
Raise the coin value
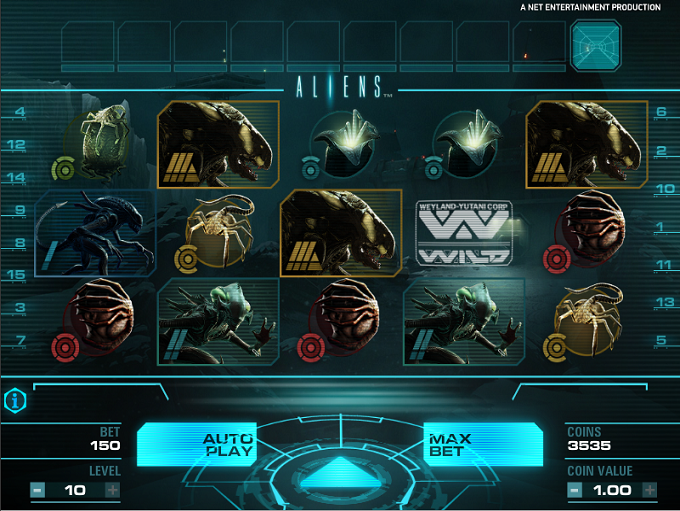coord(650,490)
